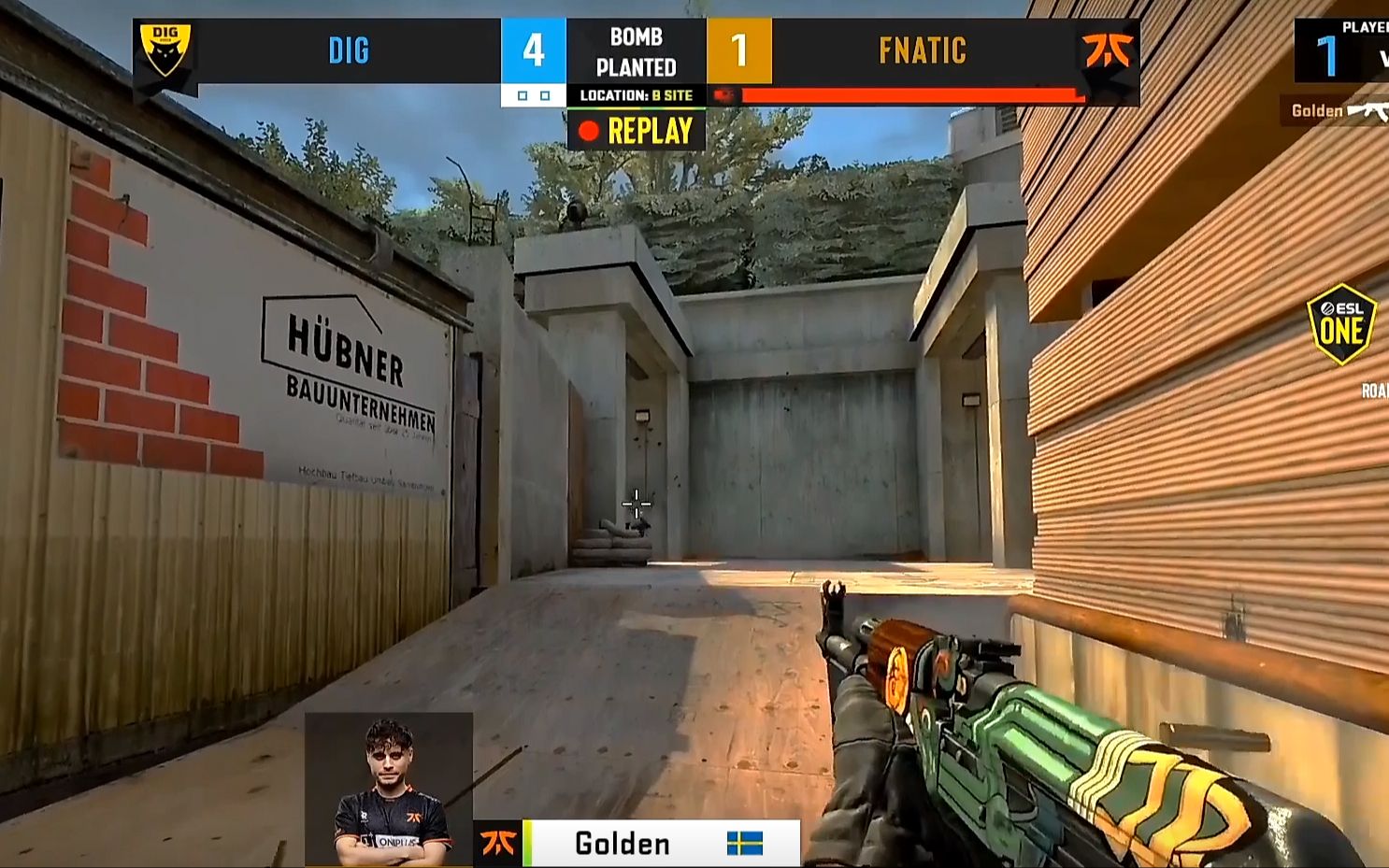Click the Dignitas team logo

click(x=165, y=51)
